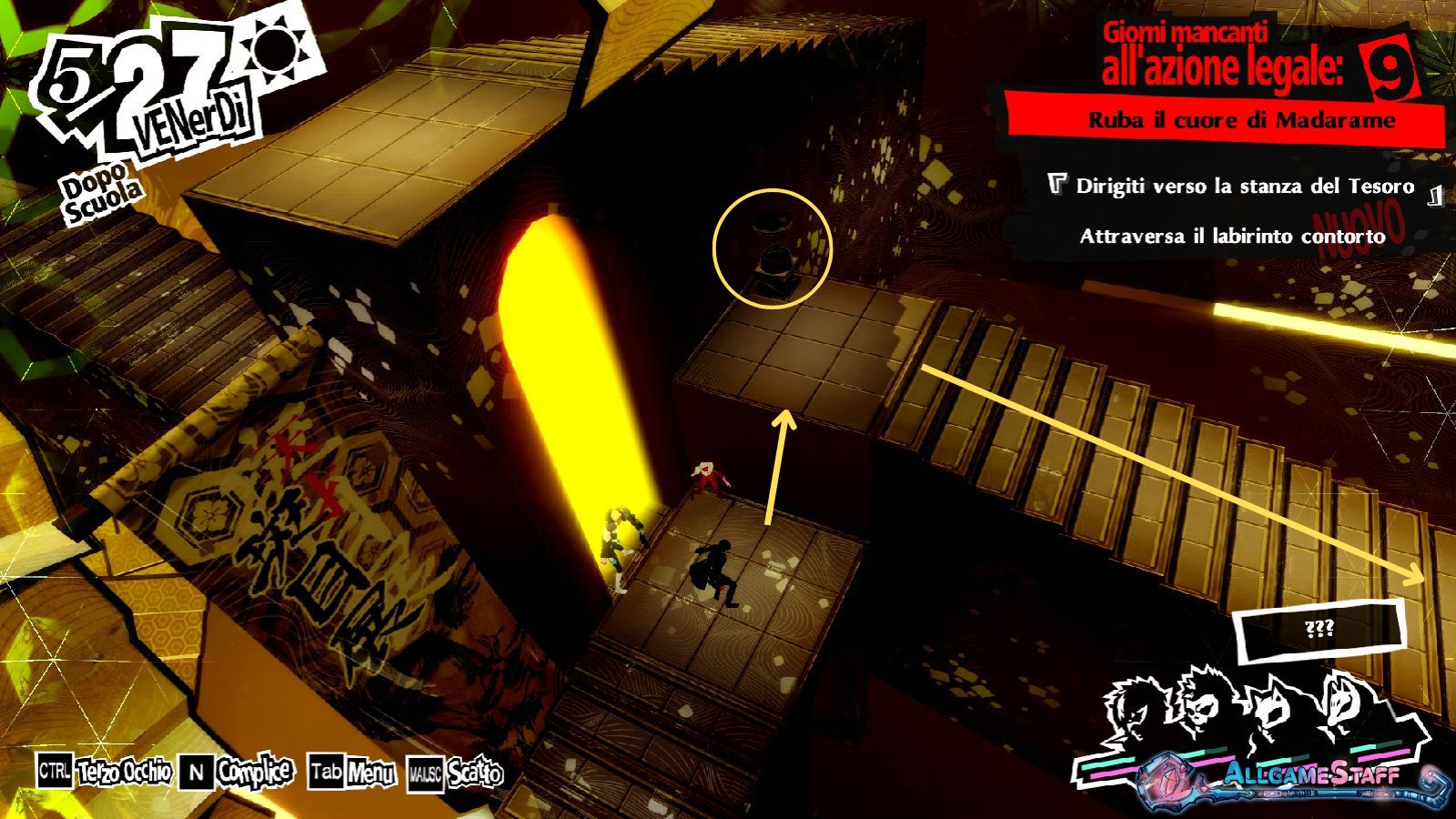
Task: Select objective 'Attraversa il labirinto contorto'
Action: click(x=1232, y=237)
